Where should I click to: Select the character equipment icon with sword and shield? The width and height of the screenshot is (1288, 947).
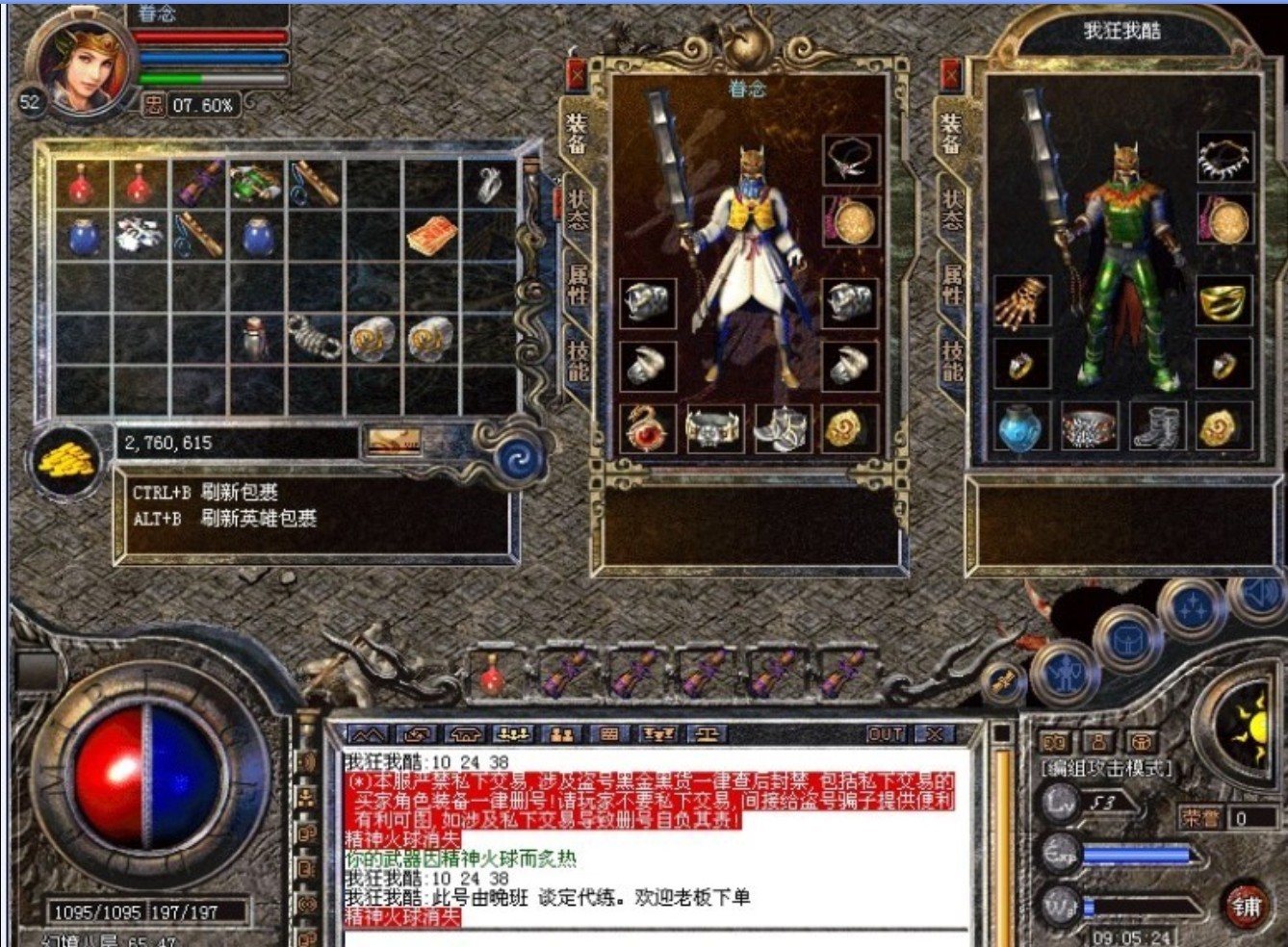coord(1065,674)
